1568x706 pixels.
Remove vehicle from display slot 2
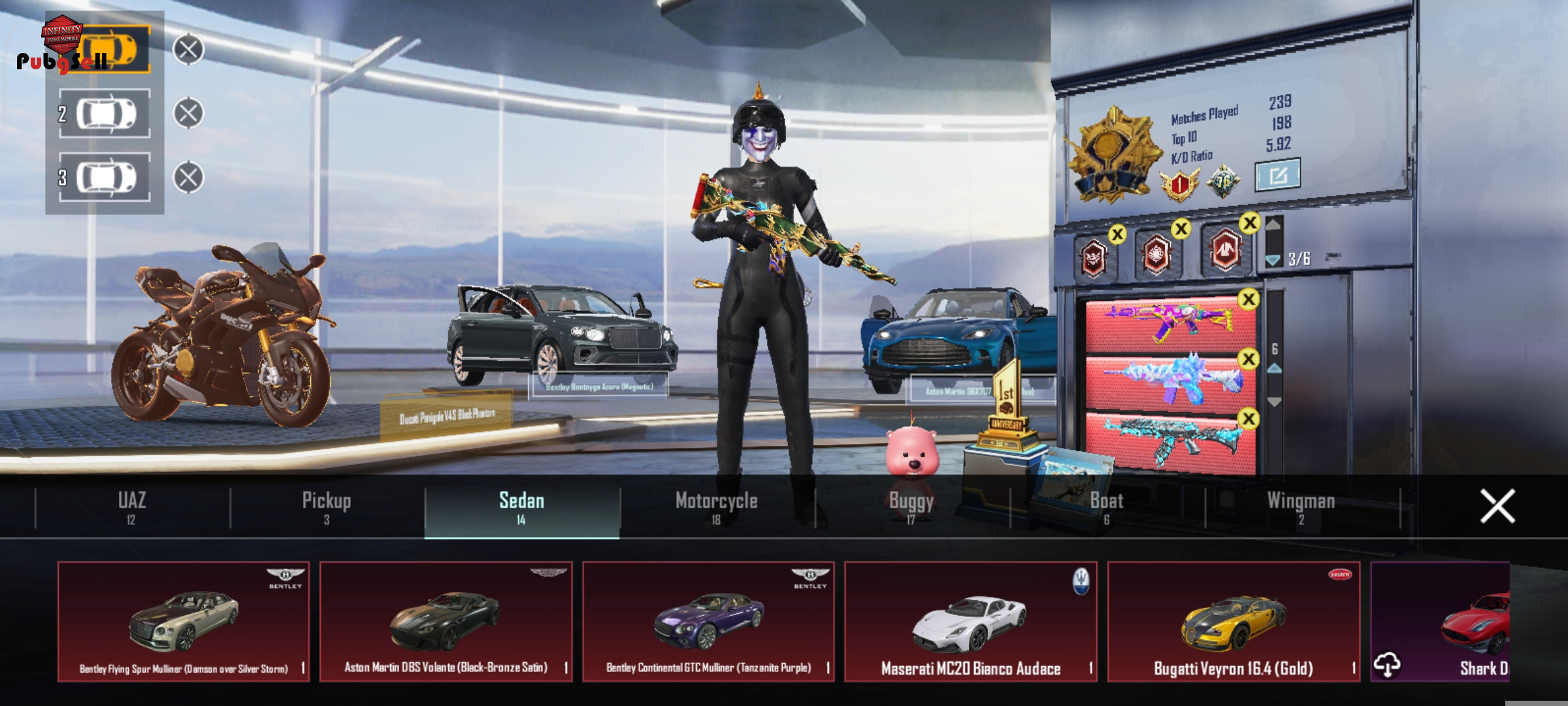[x=188, y=113]
